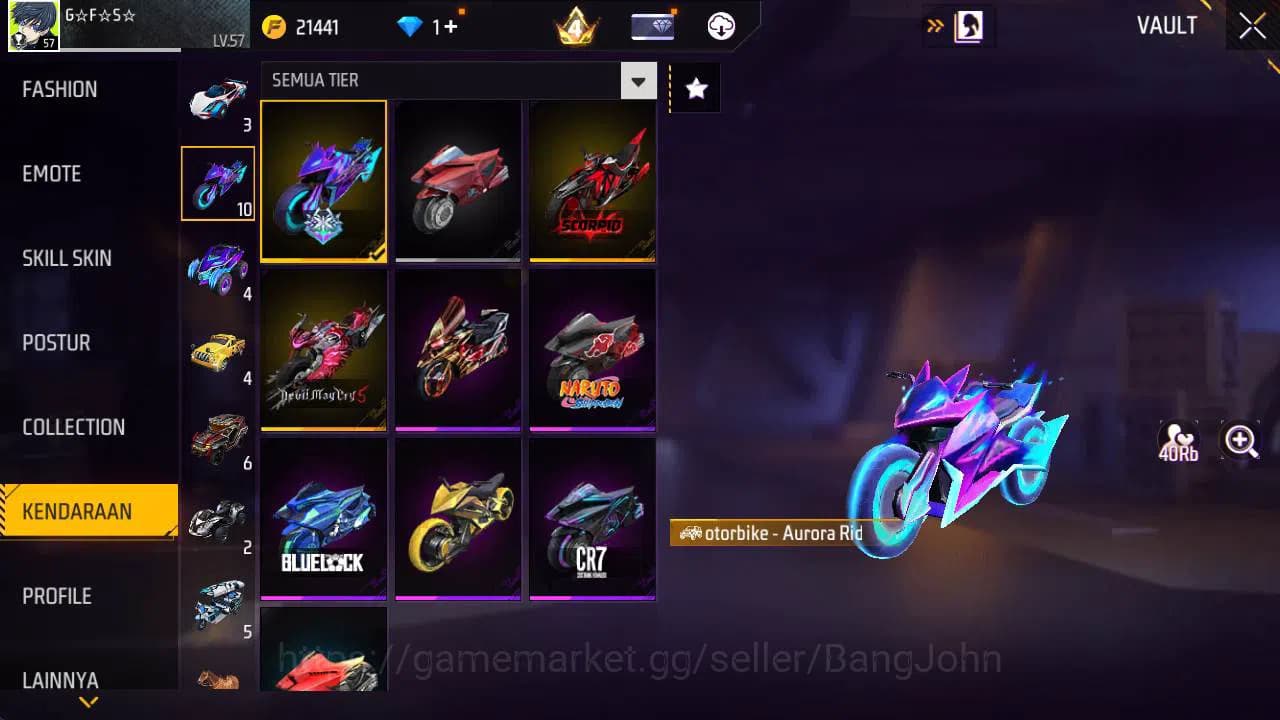Viewport: 1280px width, 720px height.
Task: Select the equipped Aurora motorbike slot
Action: pyautogui.click(x=323, y=180)
